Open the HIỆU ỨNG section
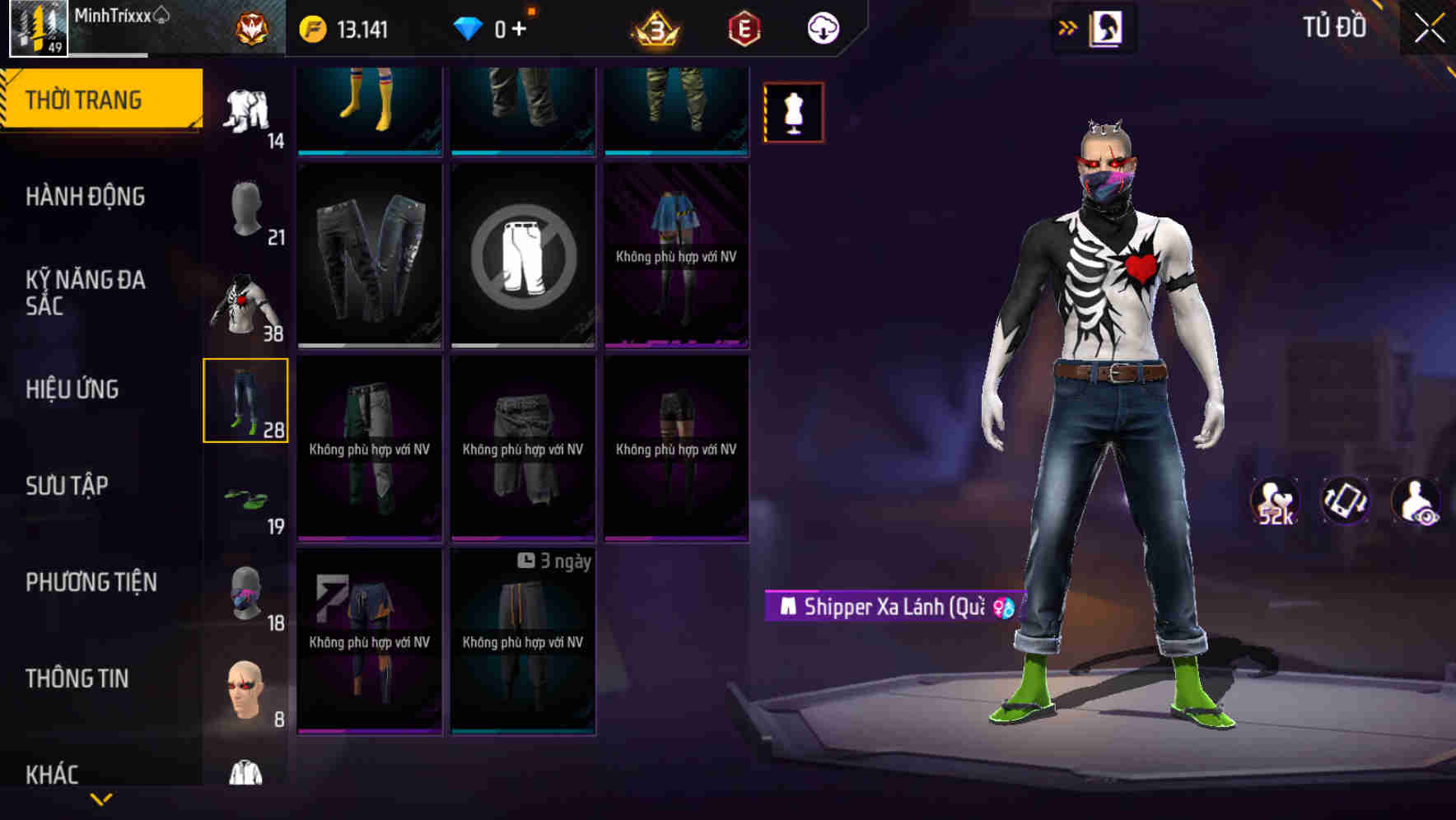Viewport: 1456px width, 820px height. [74, 389]
